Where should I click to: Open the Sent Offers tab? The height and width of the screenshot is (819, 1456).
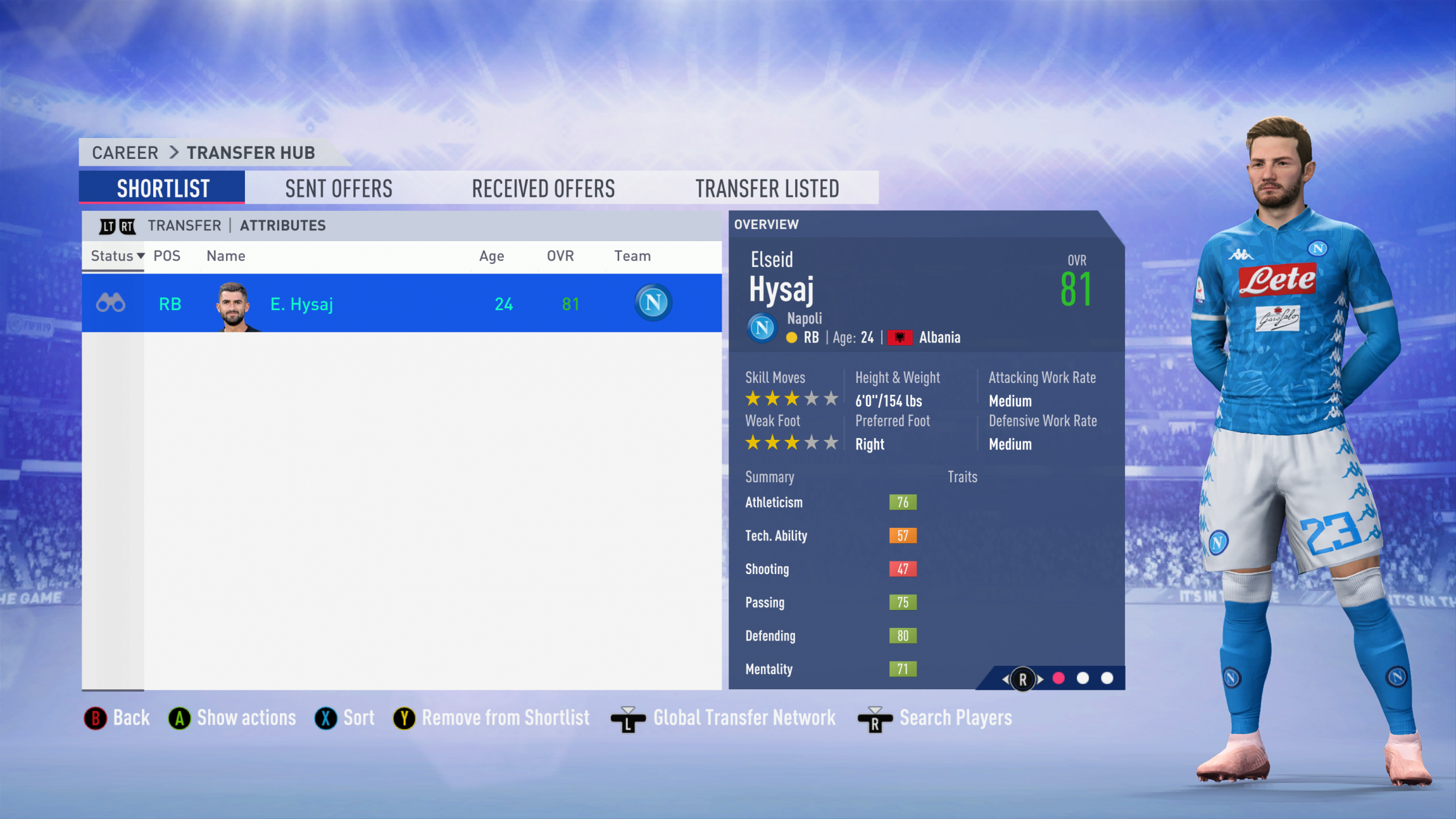(339, 188)
